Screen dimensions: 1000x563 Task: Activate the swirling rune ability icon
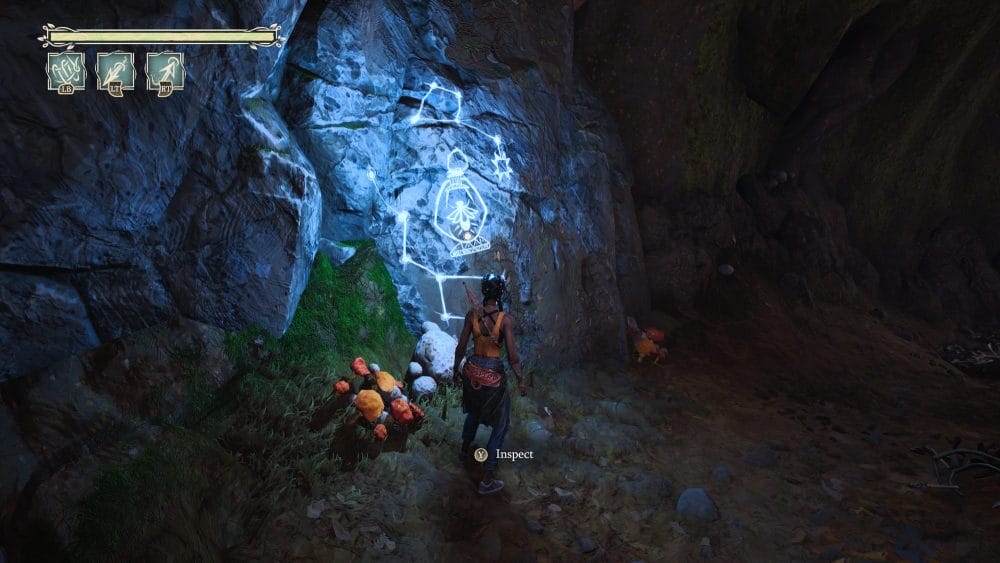pyautogui.click(x=66, y=72)
